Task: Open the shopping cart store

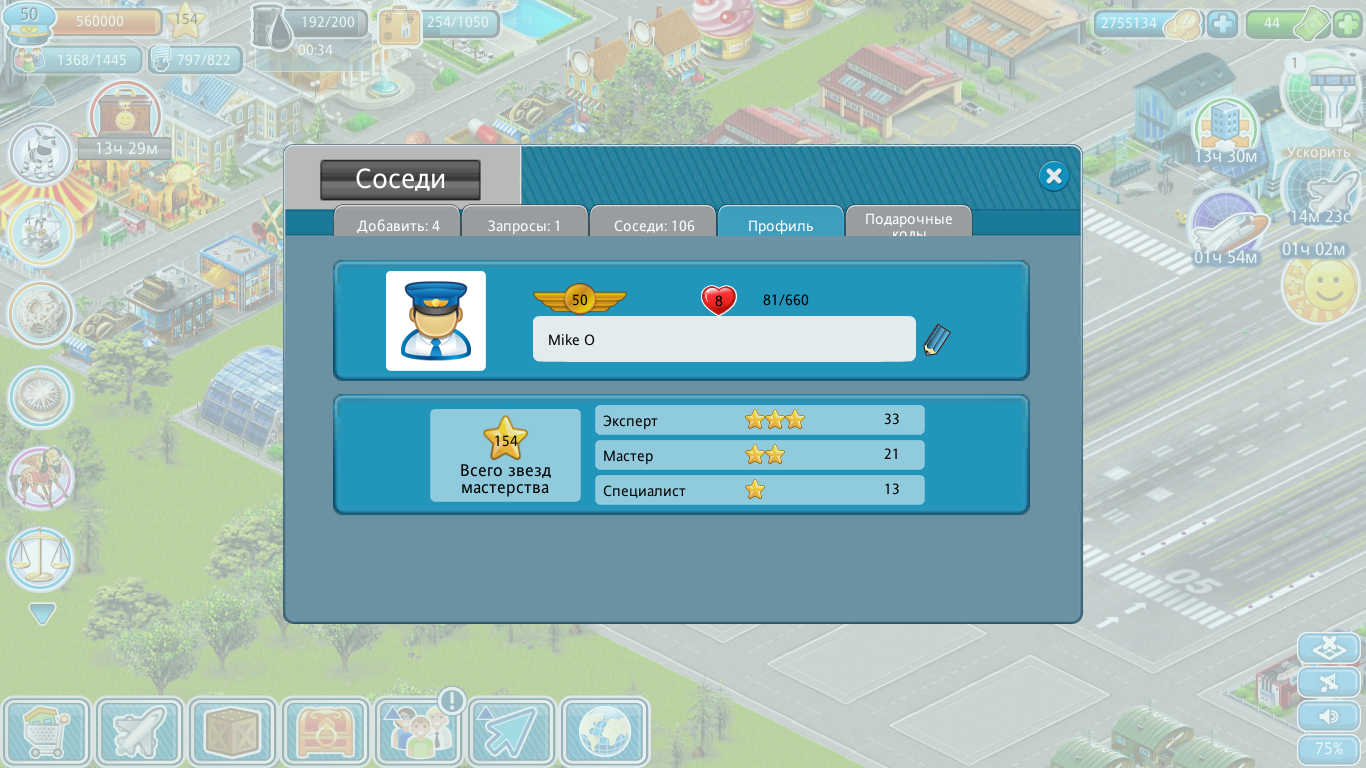Action: pos(46,733)
